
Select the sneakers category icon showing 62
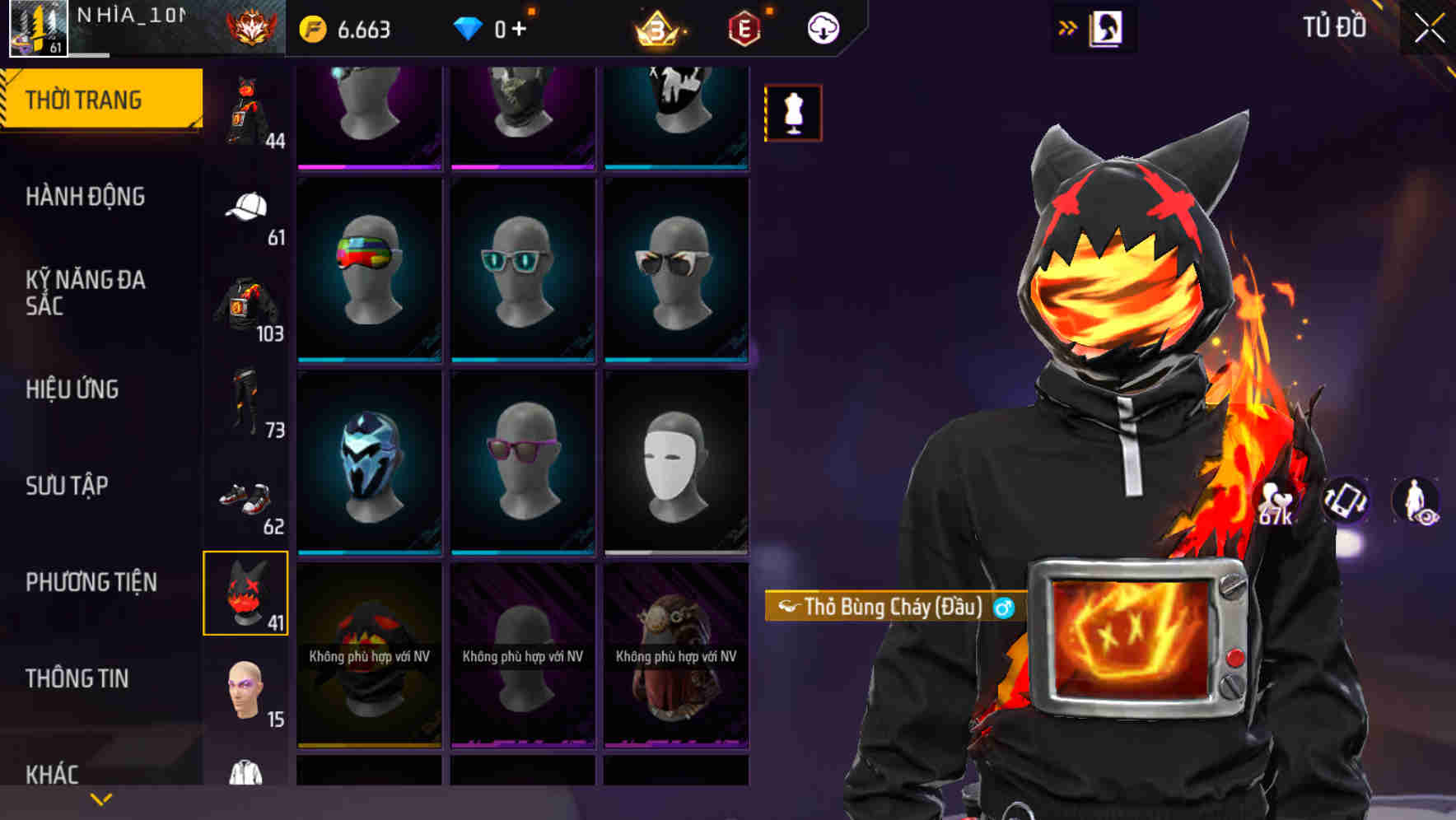245,497
